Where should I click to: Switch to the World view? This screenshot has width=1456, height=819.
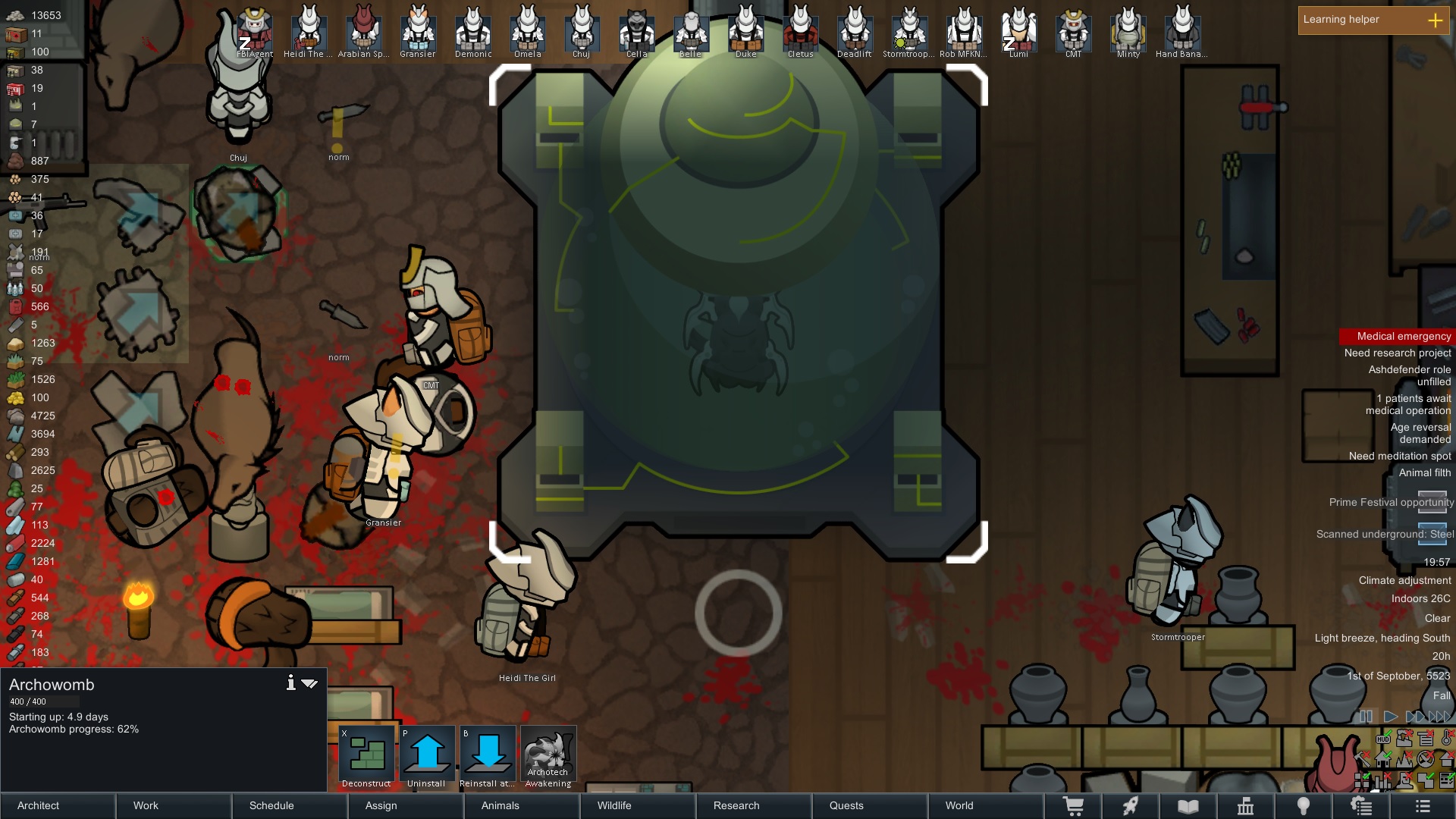[x=986, y=805]
